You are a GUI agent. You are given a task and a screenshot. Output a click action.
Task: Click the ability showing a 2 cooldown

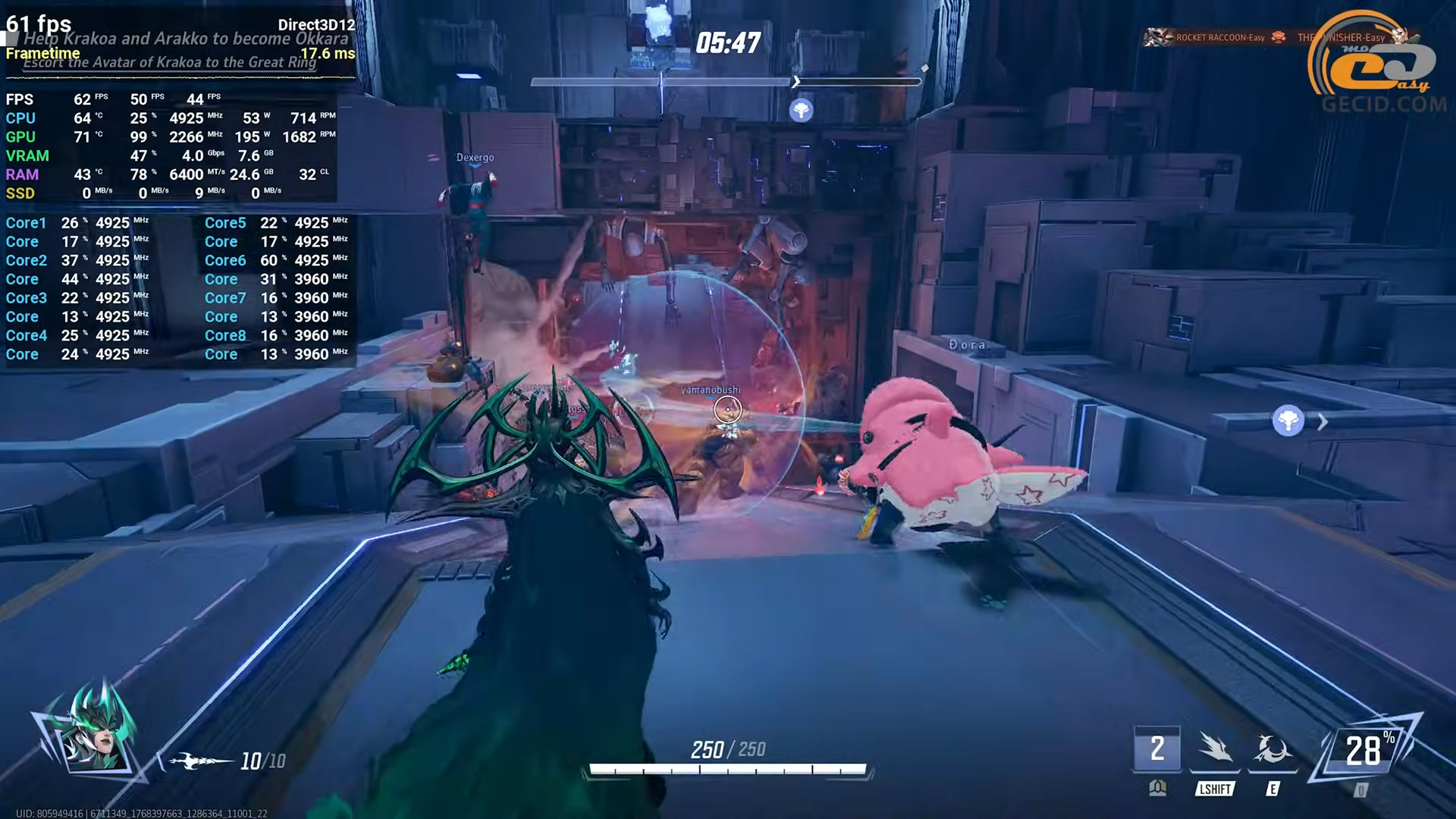click(x=1156, y=749)
